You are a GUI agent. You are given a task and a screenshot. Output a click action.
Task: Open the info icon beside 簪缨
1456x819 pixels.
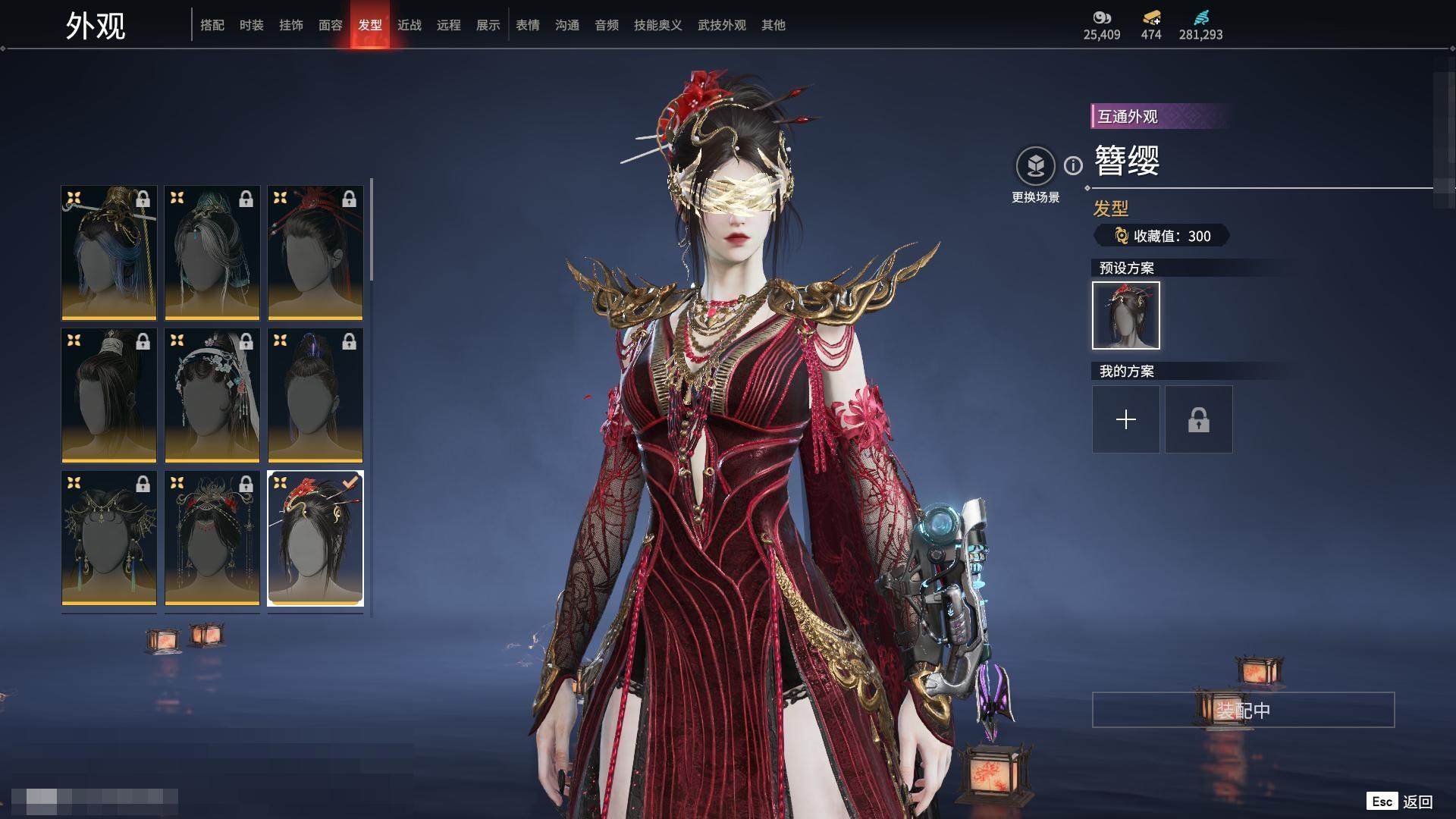click(x=1073, y=165)
